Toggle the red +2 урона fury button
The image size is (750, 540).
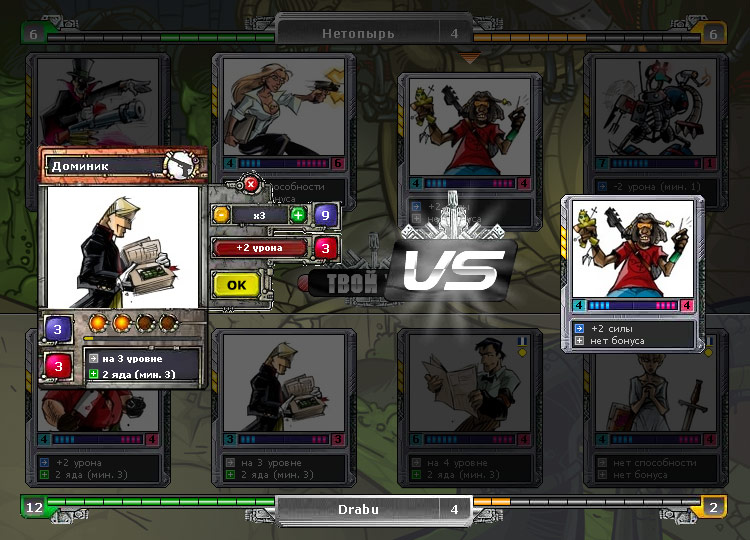click(260, 248)
